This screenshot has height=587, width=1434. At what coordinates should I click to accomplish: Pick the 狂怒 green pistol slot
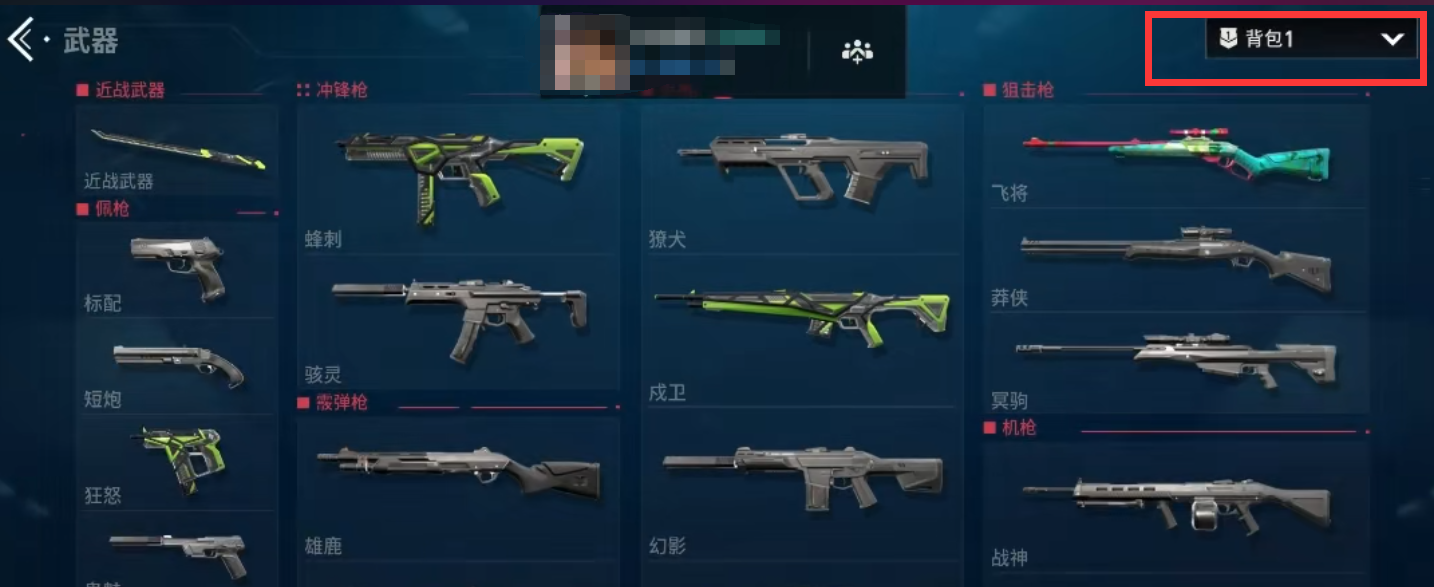(178, 461)
